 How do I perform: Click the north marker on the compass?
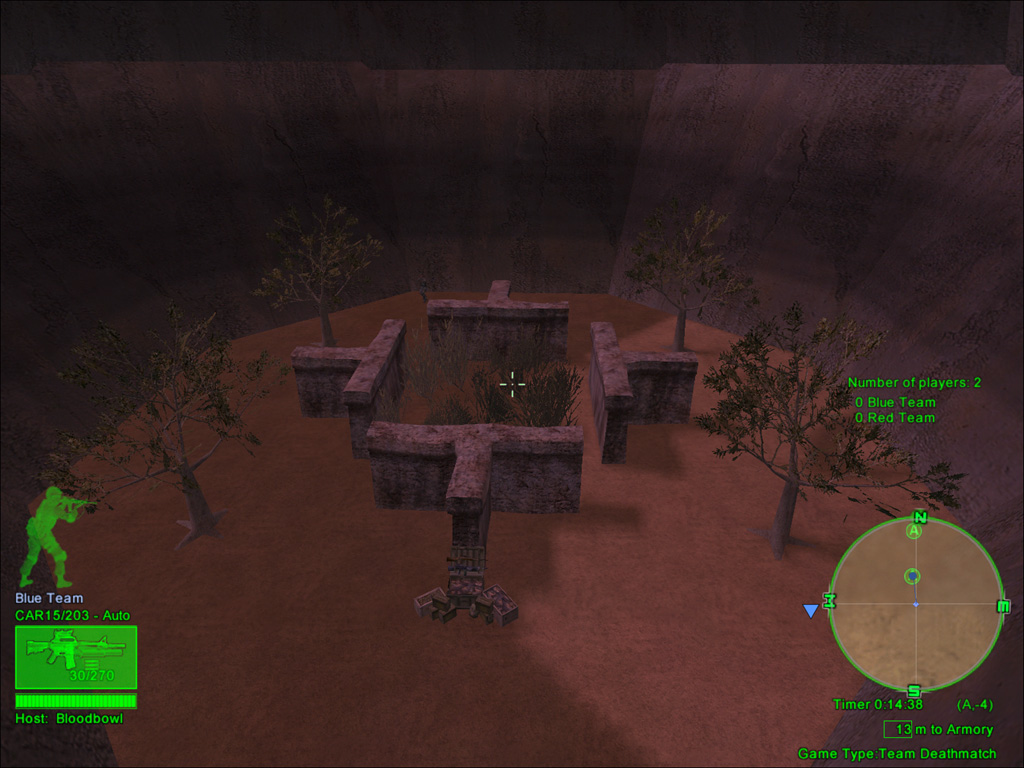(920, 517)
